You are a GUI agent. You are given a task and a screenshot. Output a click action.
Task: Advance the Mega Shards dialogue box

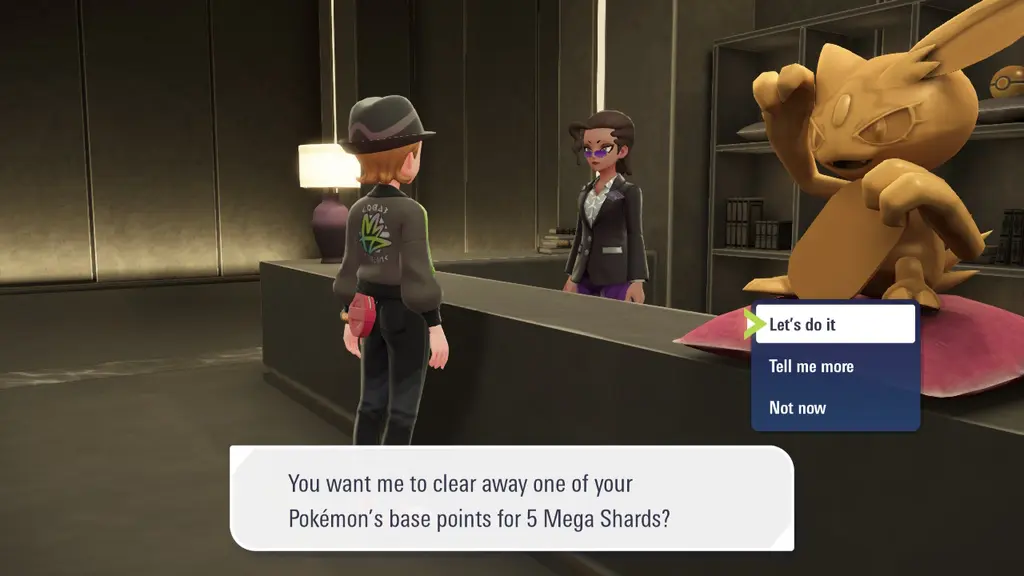tap(512, 498)
